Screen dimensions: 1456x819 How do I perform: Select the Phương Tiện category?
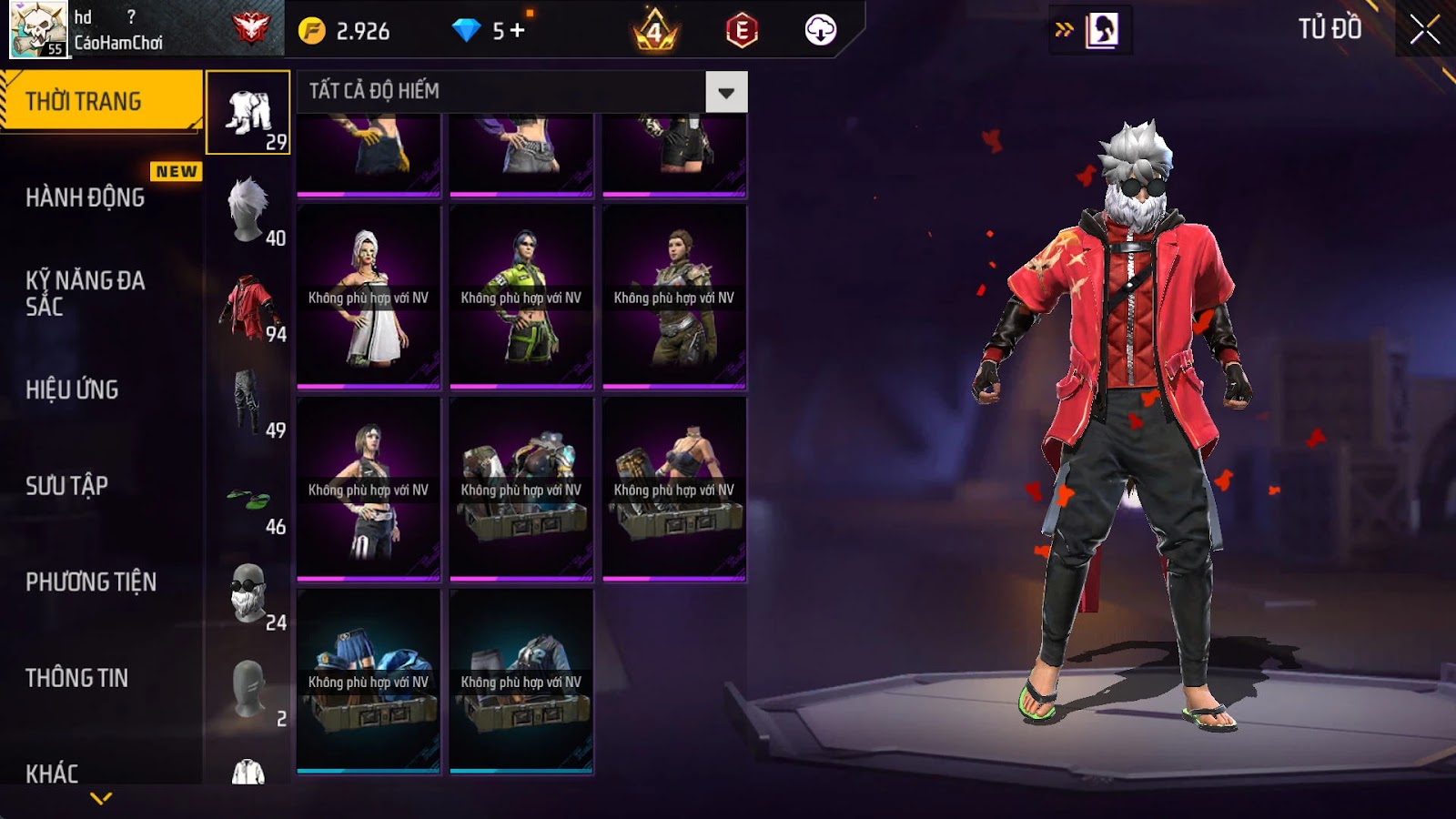tap(91, 581)
